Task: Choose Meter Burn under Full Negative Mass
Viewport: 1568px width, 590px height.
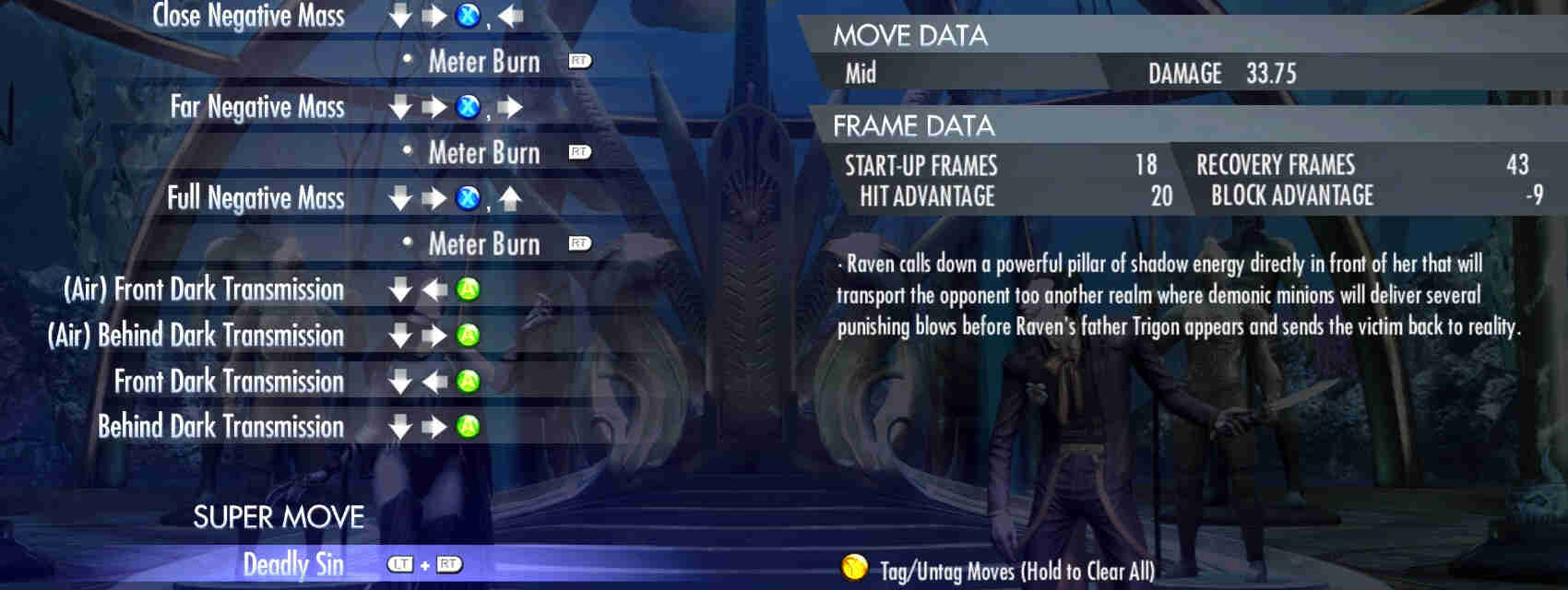Action: [484, 243]
